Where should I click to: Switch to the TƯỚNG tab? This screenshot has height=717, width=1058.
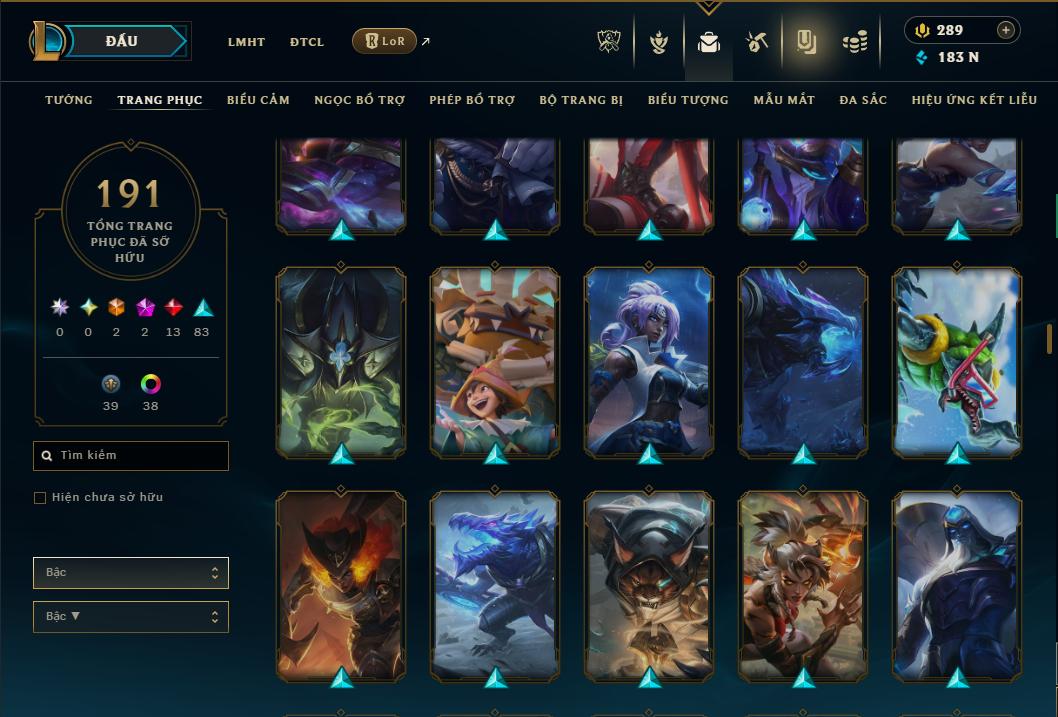[x=69, y=100]
